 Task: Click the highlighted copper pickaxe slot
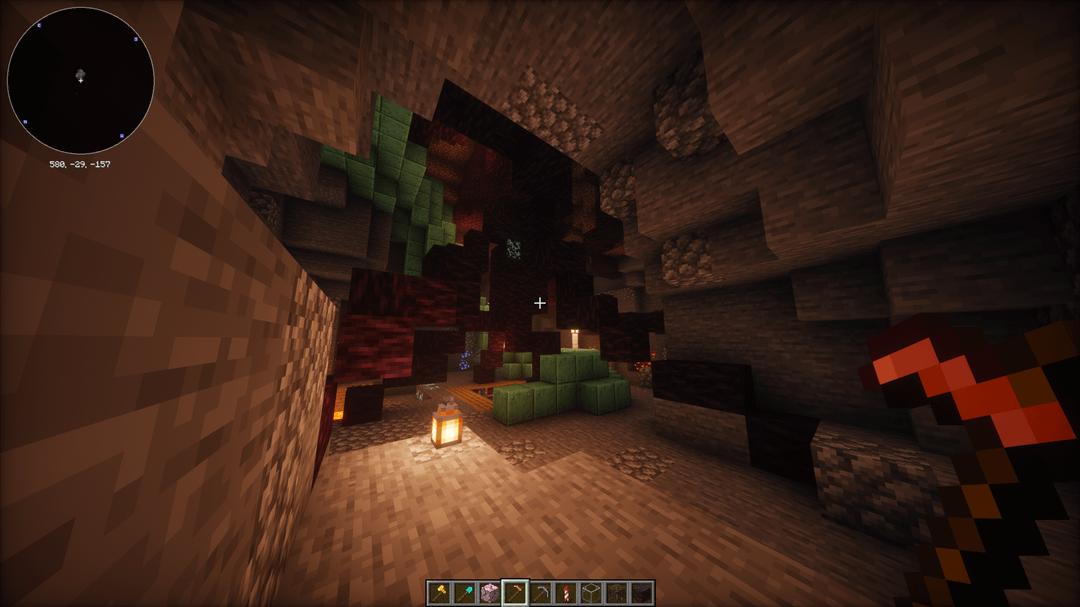pyautogui.click(x=515, y=592)
